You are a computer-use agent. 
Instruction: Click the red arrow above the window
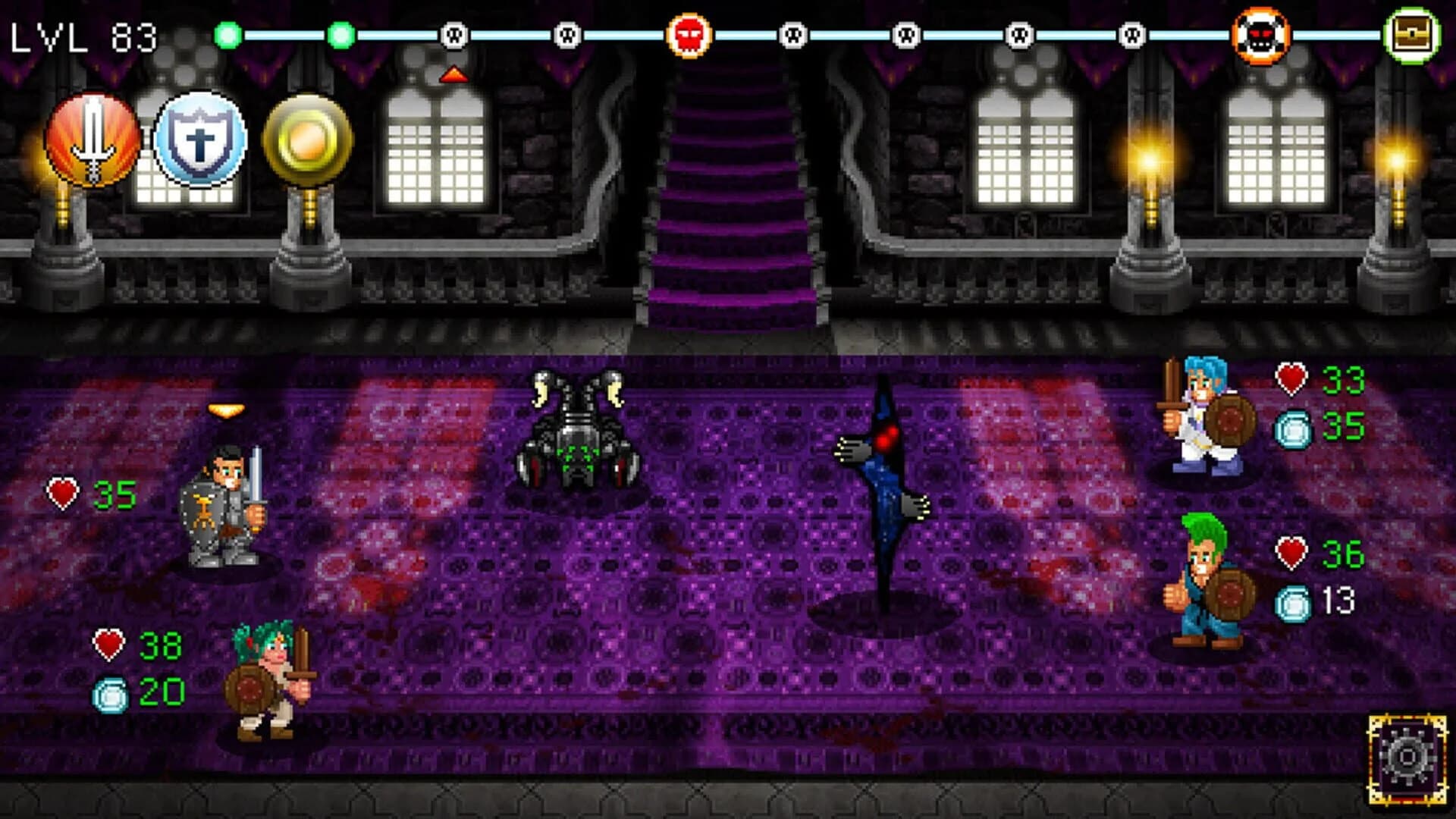pyautogui.click(x=453, y=74)
